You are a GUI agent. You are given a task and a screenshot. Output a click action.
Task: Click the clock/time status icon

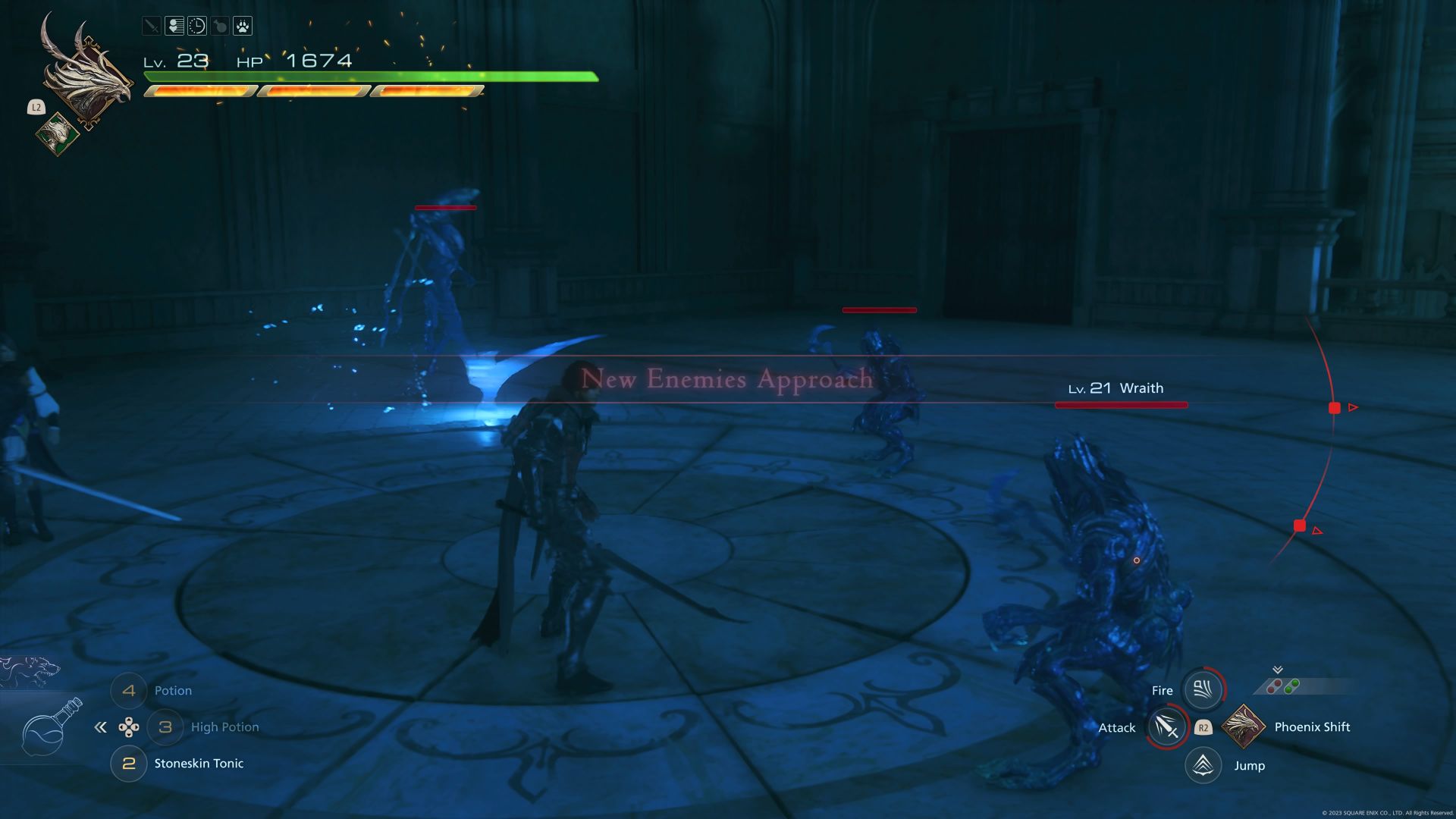click(197, 26)
